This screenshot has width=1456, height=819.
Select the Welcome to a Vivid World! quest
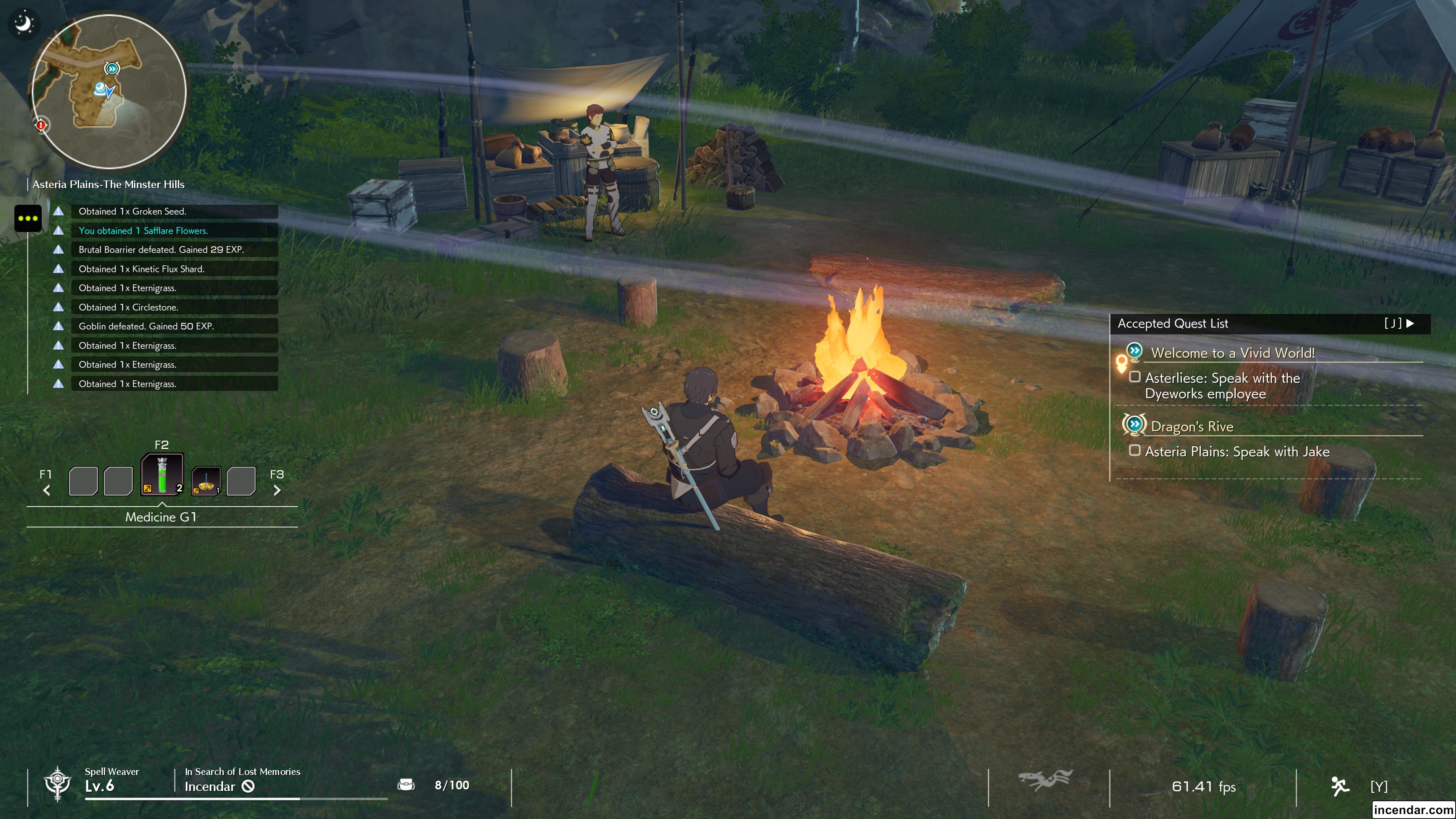(1232, 353)
